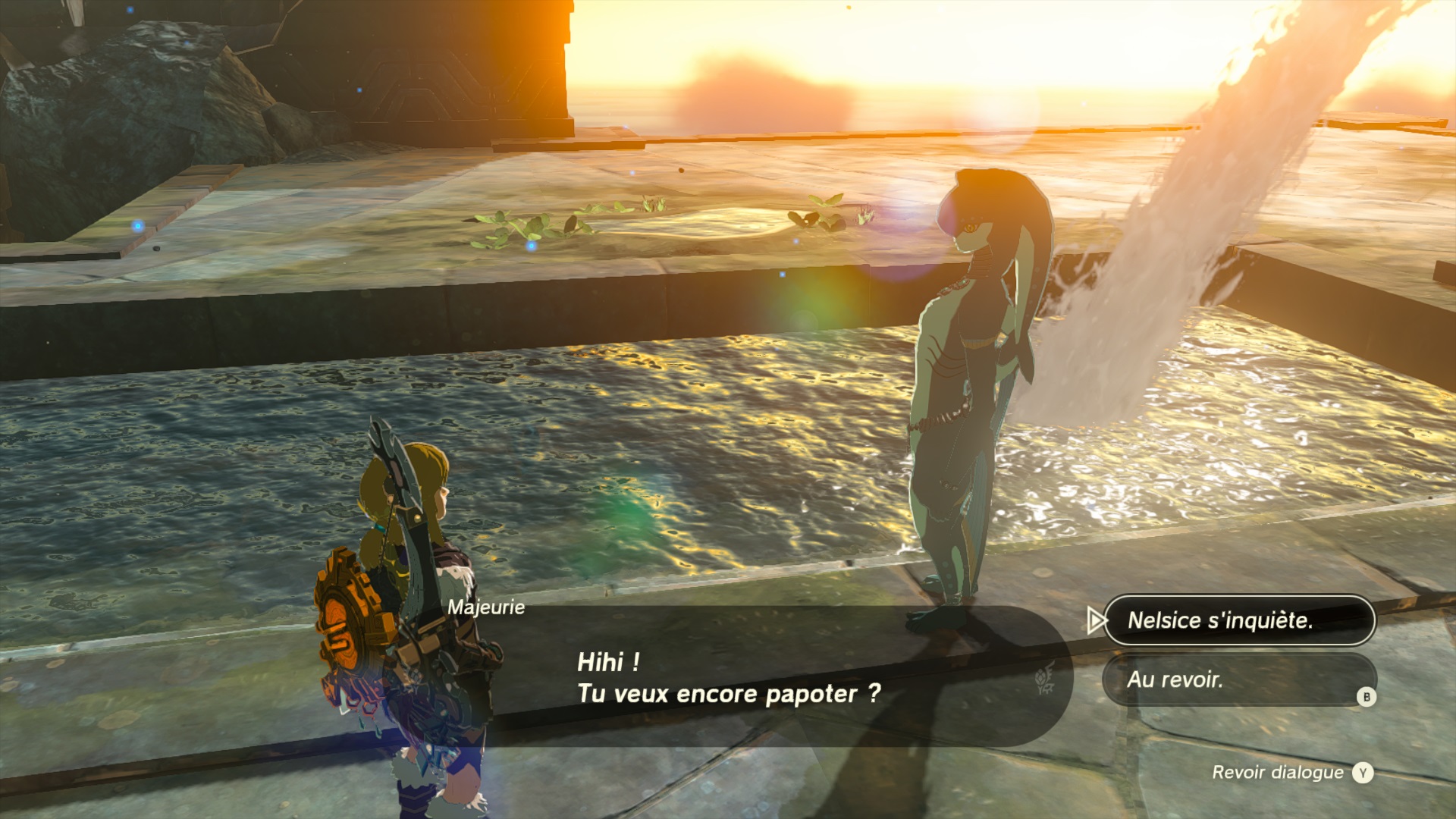Viewport: 1456px width, 819px height.
Task: Choose the "Nelsice s'inquiète." reply
Action: coord(1238,620)
